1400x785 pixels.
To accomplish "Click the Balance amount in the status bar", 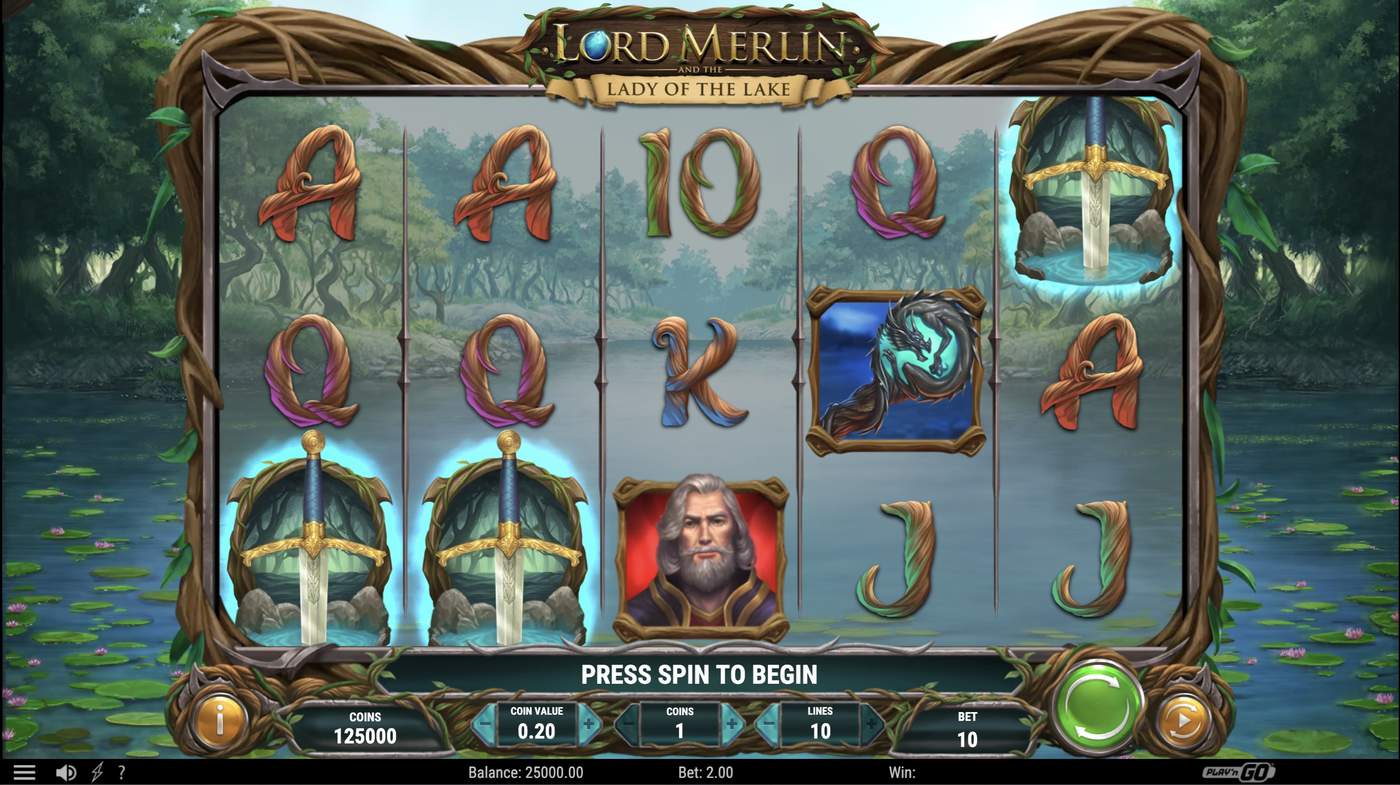I will coord(523,771).
